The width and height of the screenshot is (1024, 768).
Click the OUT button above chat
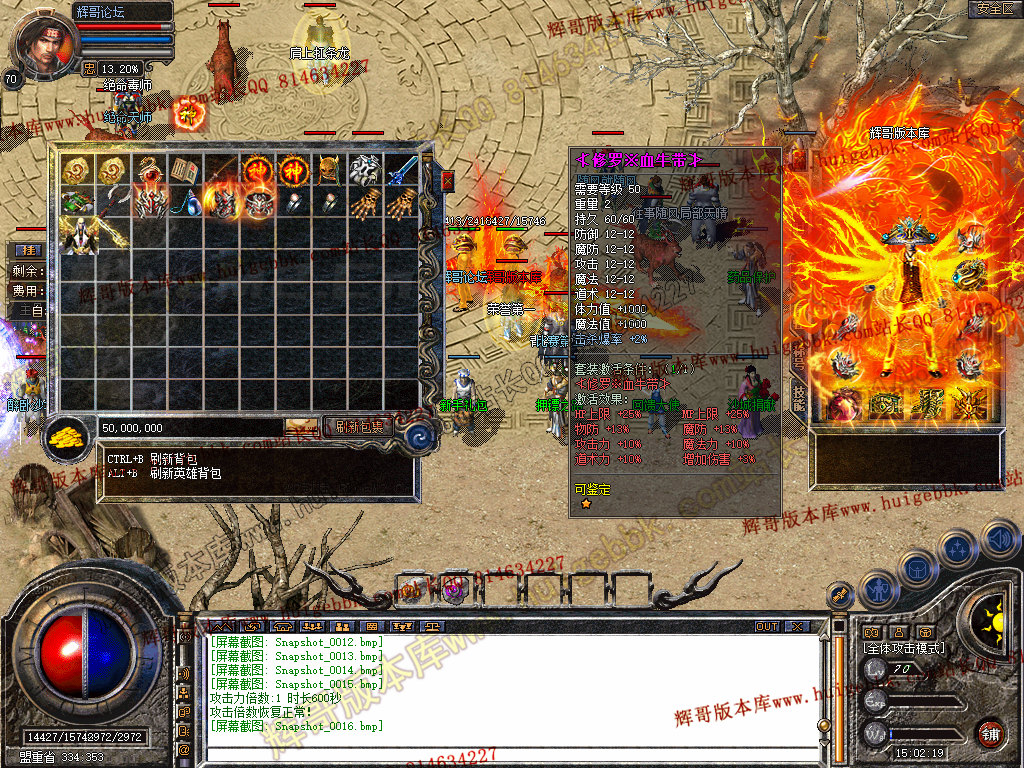[x=767, y=626]
